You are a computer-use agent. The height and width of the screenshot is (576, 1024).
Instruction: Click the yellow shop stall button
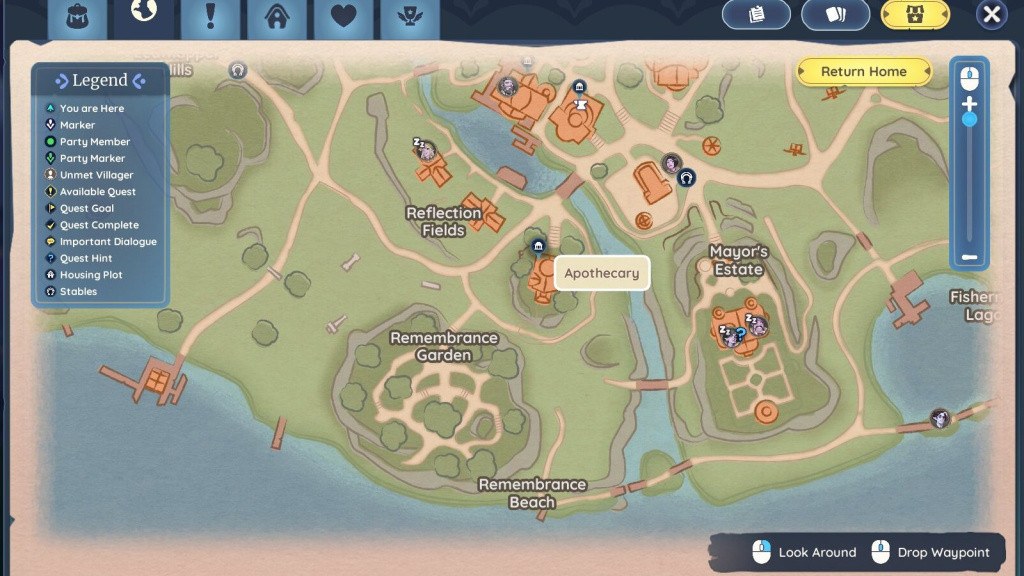[915, 15]
